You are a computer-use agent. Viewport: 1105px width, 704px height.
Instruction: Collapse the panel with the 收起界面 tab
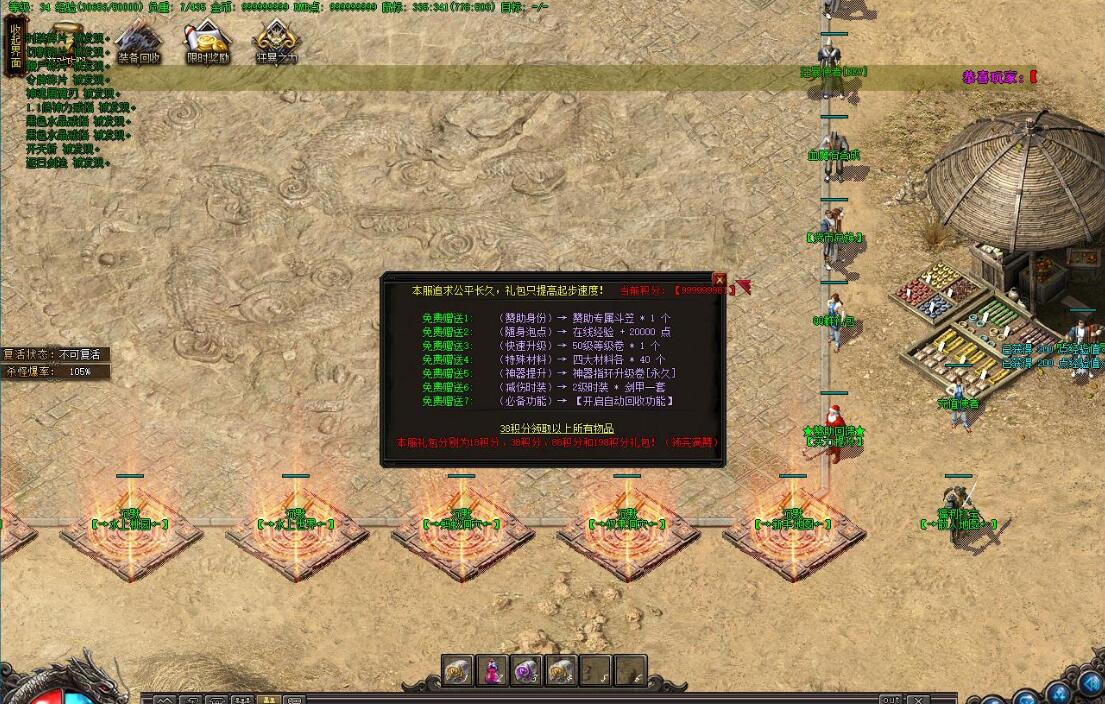[15, 47]
